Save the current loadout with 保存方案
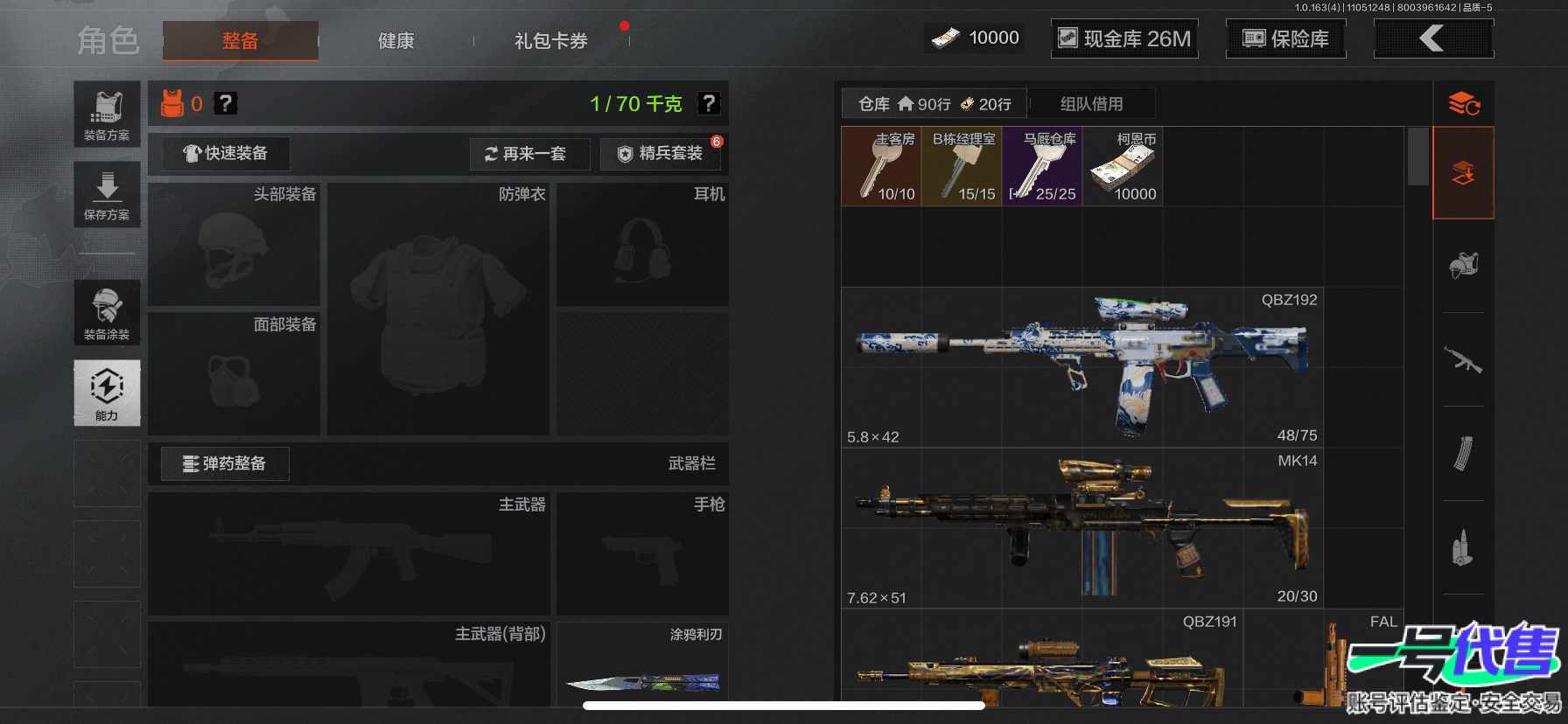The image size is (1568, 724). [x=107, y=194]
